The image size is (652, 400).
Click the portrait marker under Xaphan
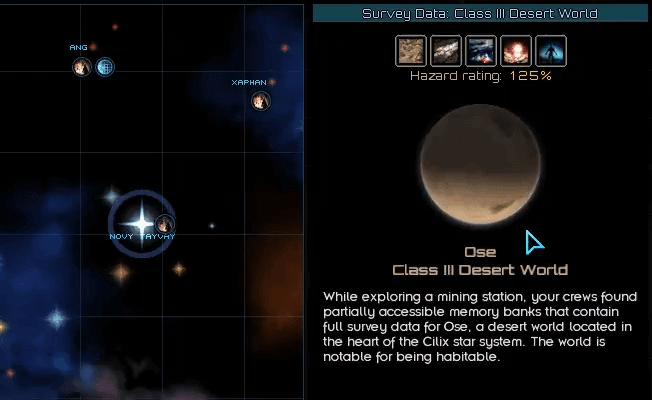click(x=261, y=100)
